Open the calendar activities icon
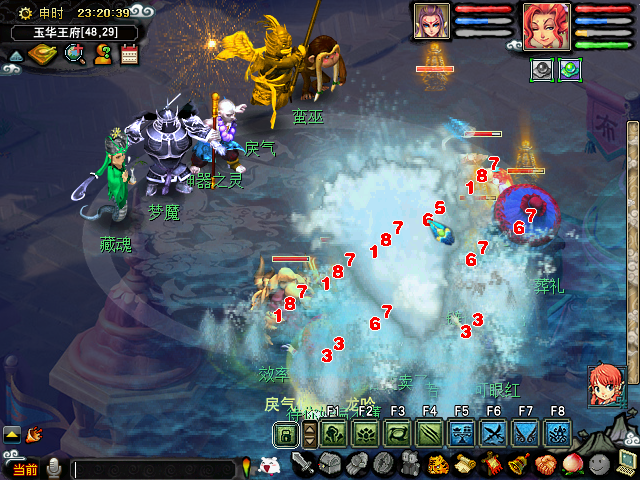The image size is (640, 480). coord(129,54)
